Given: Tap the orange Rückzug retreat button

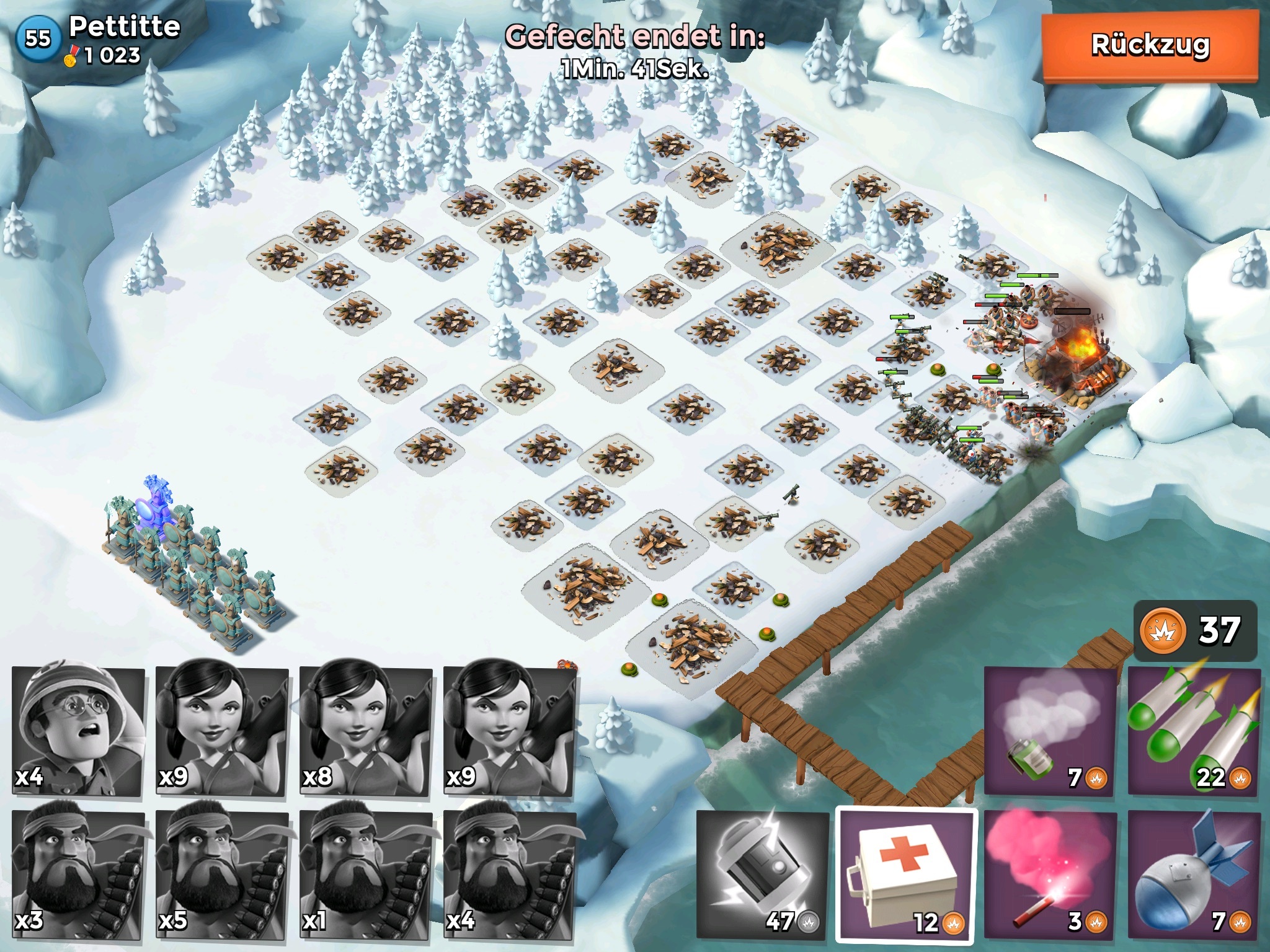Looking at the screenshot, I should click(x=1149, y=46).
